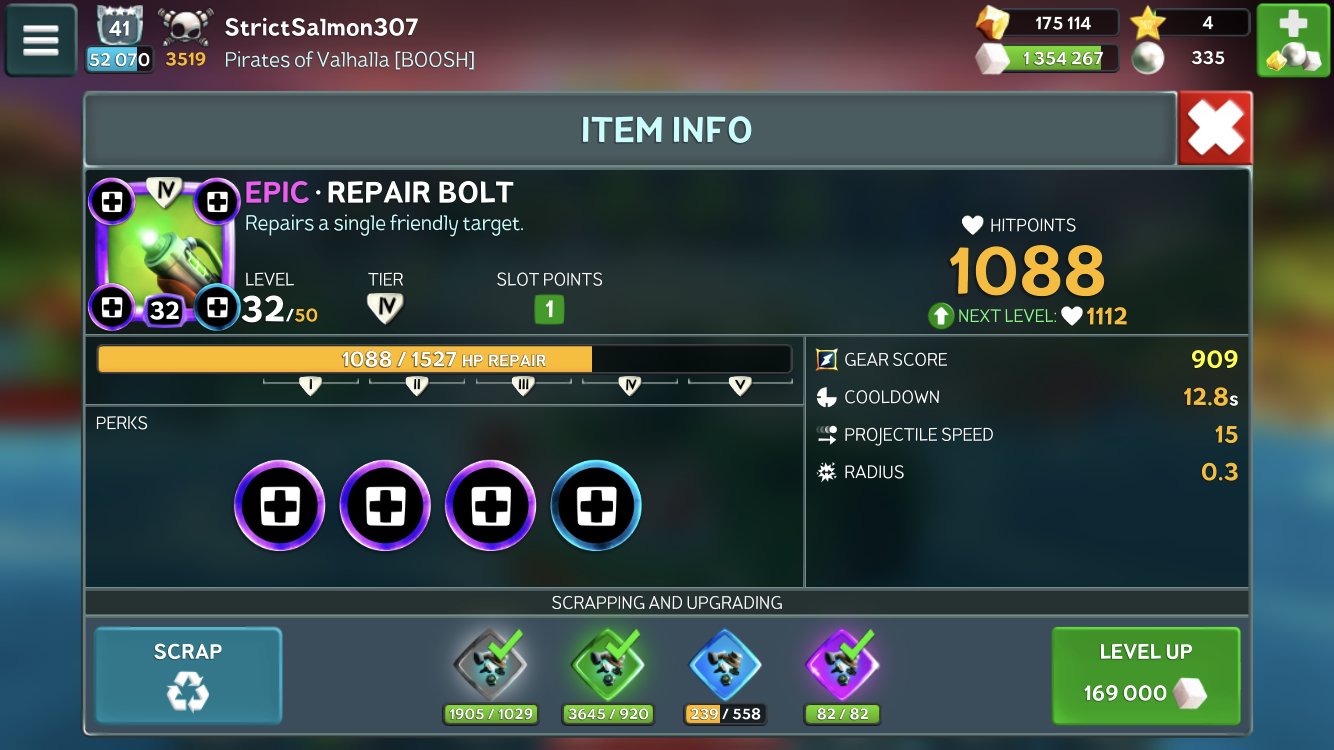Open the green add pearls shop button
Image resolution: width=1334 pixels, height=750 pixels.
click(x=1292, y=40)
